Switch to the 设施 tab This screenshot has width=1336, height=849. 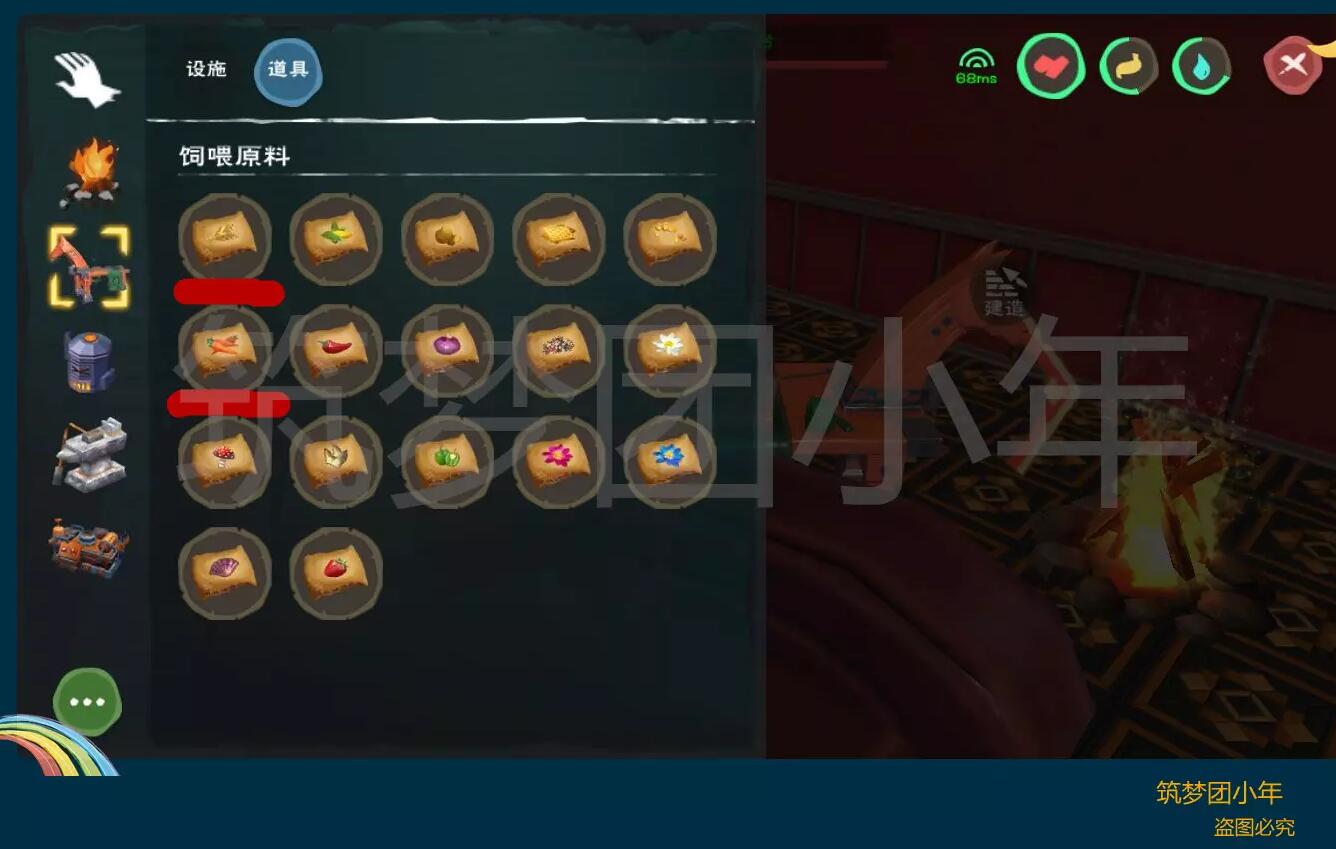coord(208,70)
